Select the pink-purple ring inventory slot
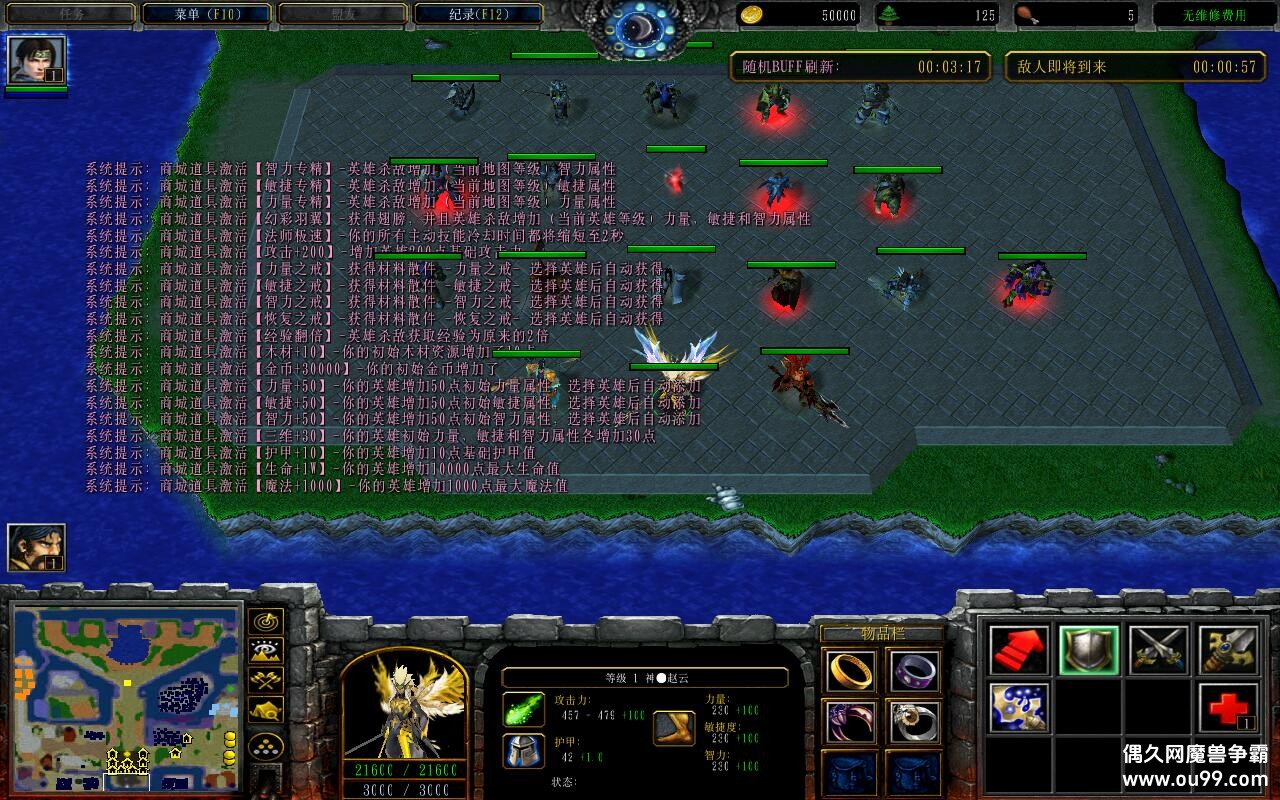 click(x=851, y=721)
